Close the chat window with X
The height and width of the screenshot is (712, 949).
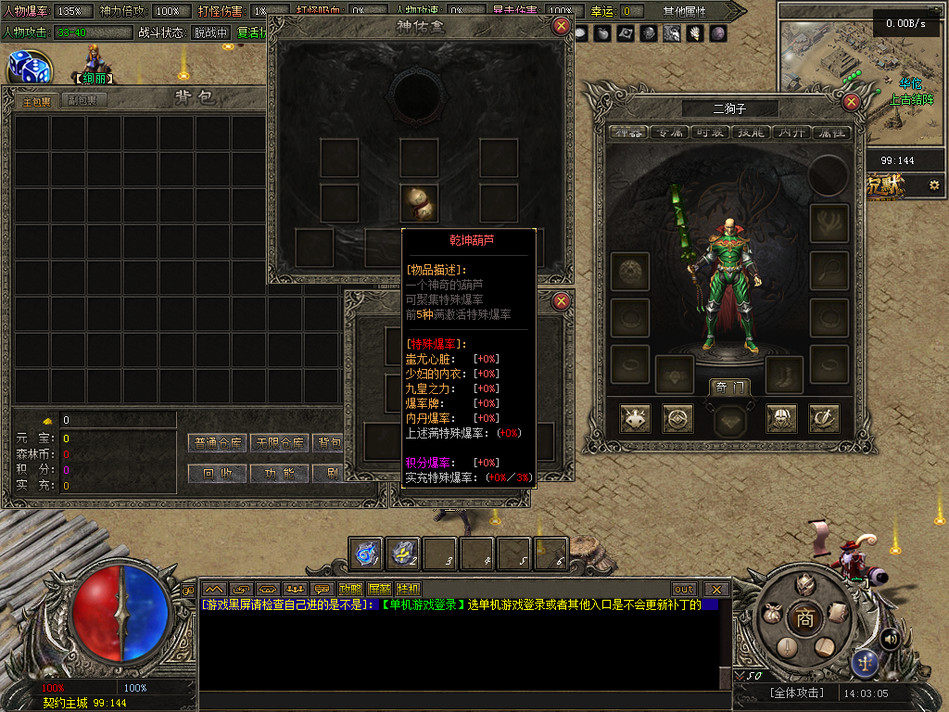pos(715,589)
